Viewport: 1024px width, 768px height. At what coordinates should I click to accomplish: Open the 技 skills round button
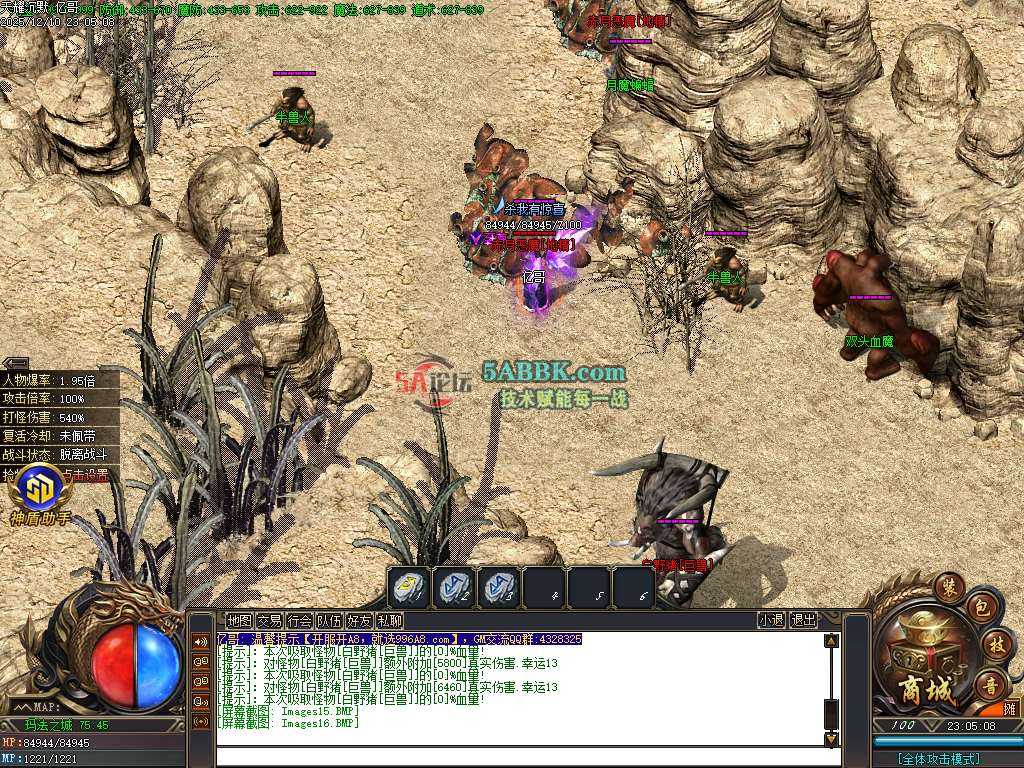(995, 643)
